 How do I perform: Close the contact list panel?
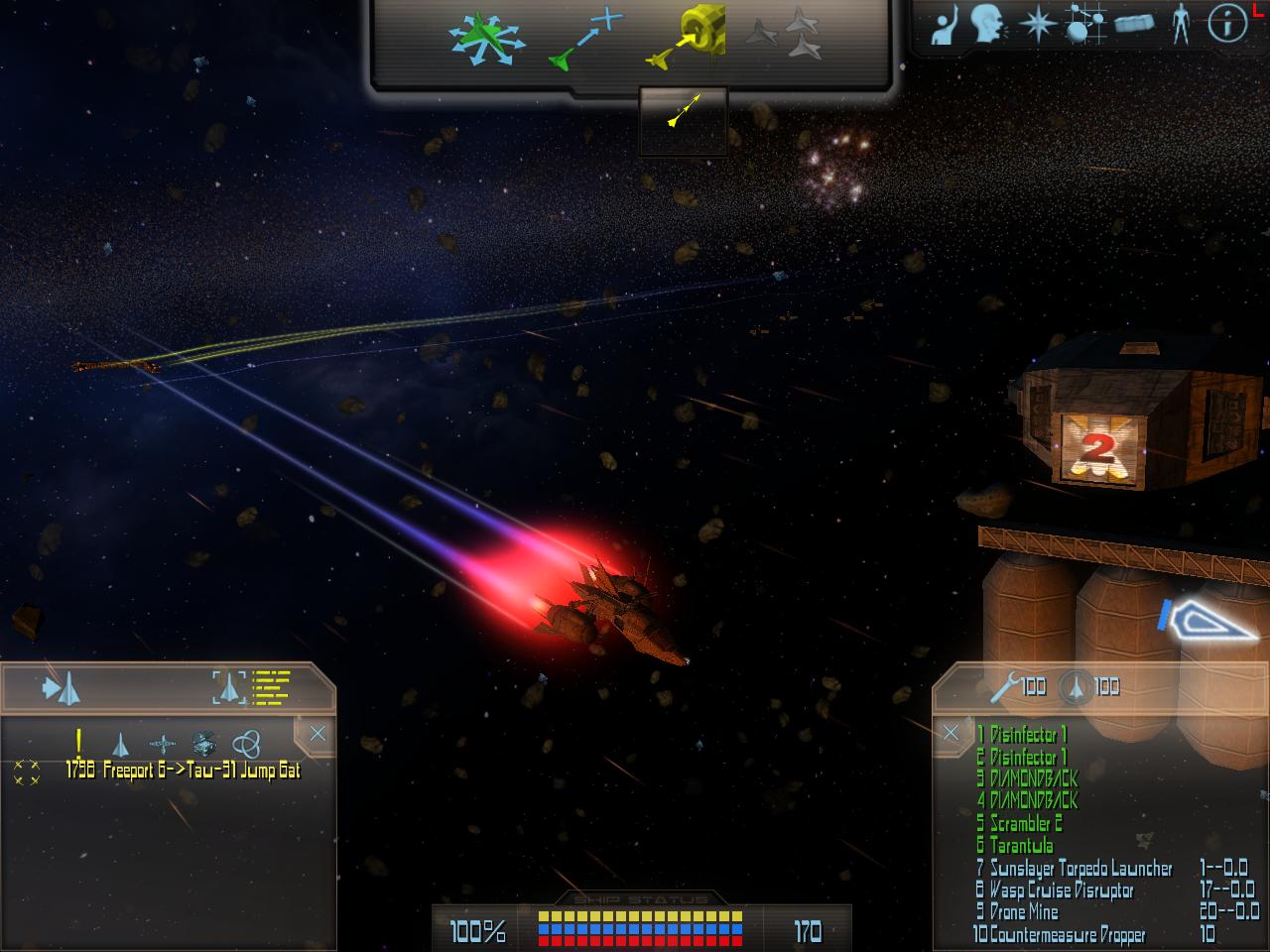point(317,734)
